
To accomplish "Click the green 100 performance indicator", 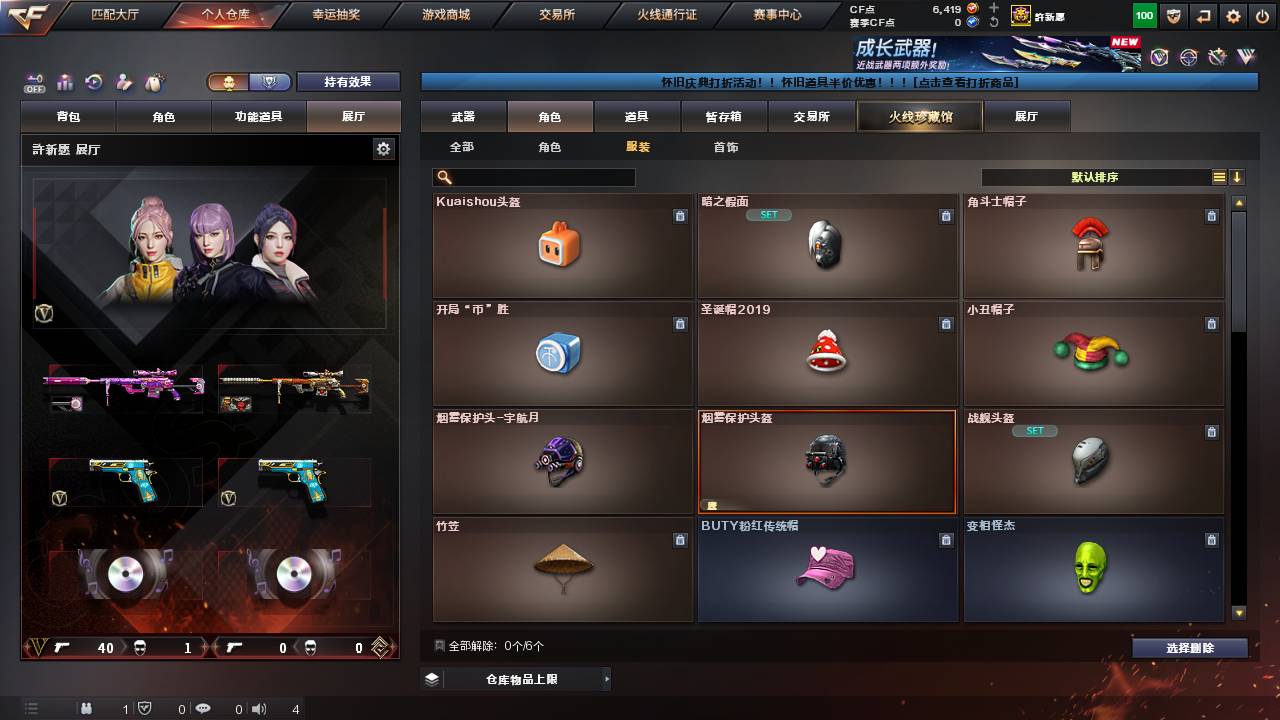I will click(x=1145, y=14).
